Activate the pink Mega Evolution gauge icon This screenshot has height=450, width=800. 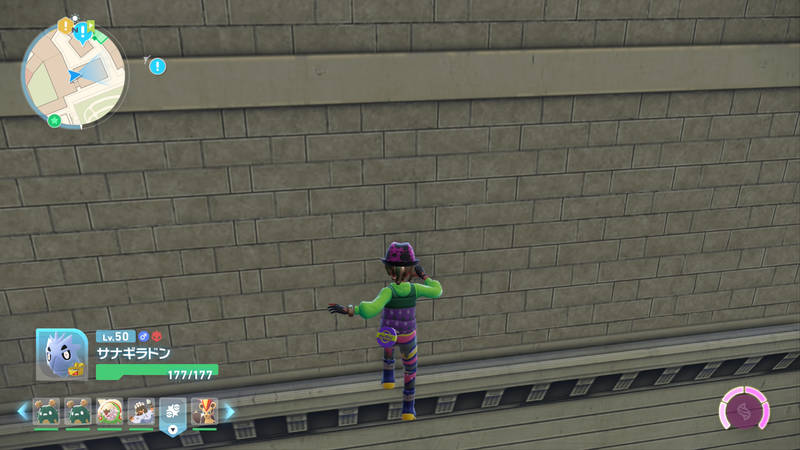pos(744,411)
